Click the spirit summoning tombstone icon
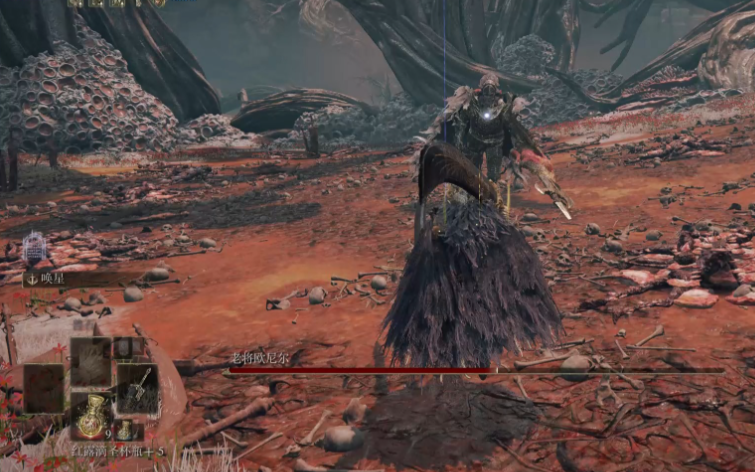Screen dimensions: 755x472 (35, 247)
